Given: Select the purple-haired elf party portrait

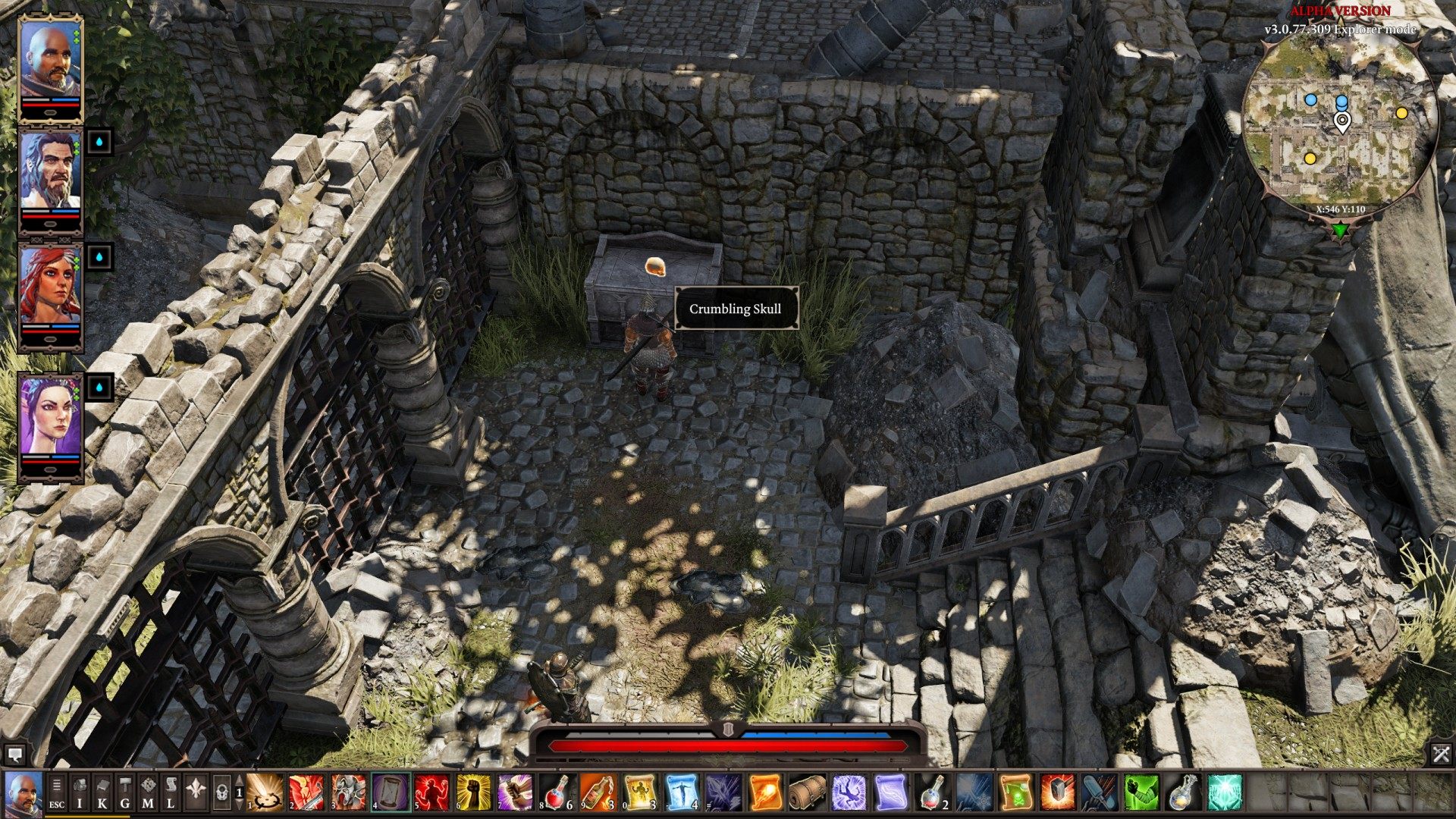Looking at the screenshot, I should pos(50,415).
